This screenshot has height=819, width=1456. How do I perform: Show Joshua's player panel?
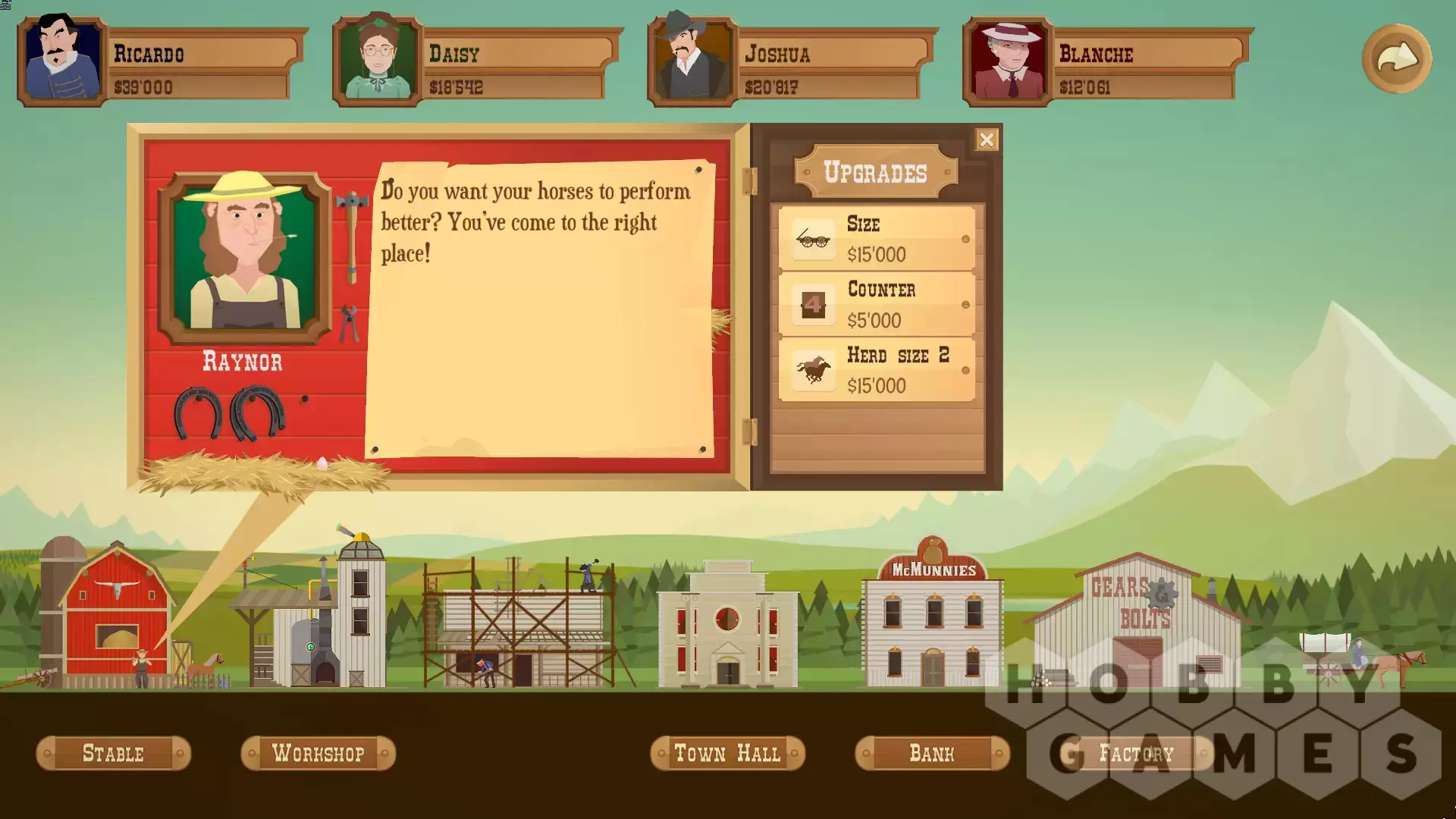pyautogui.click(x=792, y=63)
